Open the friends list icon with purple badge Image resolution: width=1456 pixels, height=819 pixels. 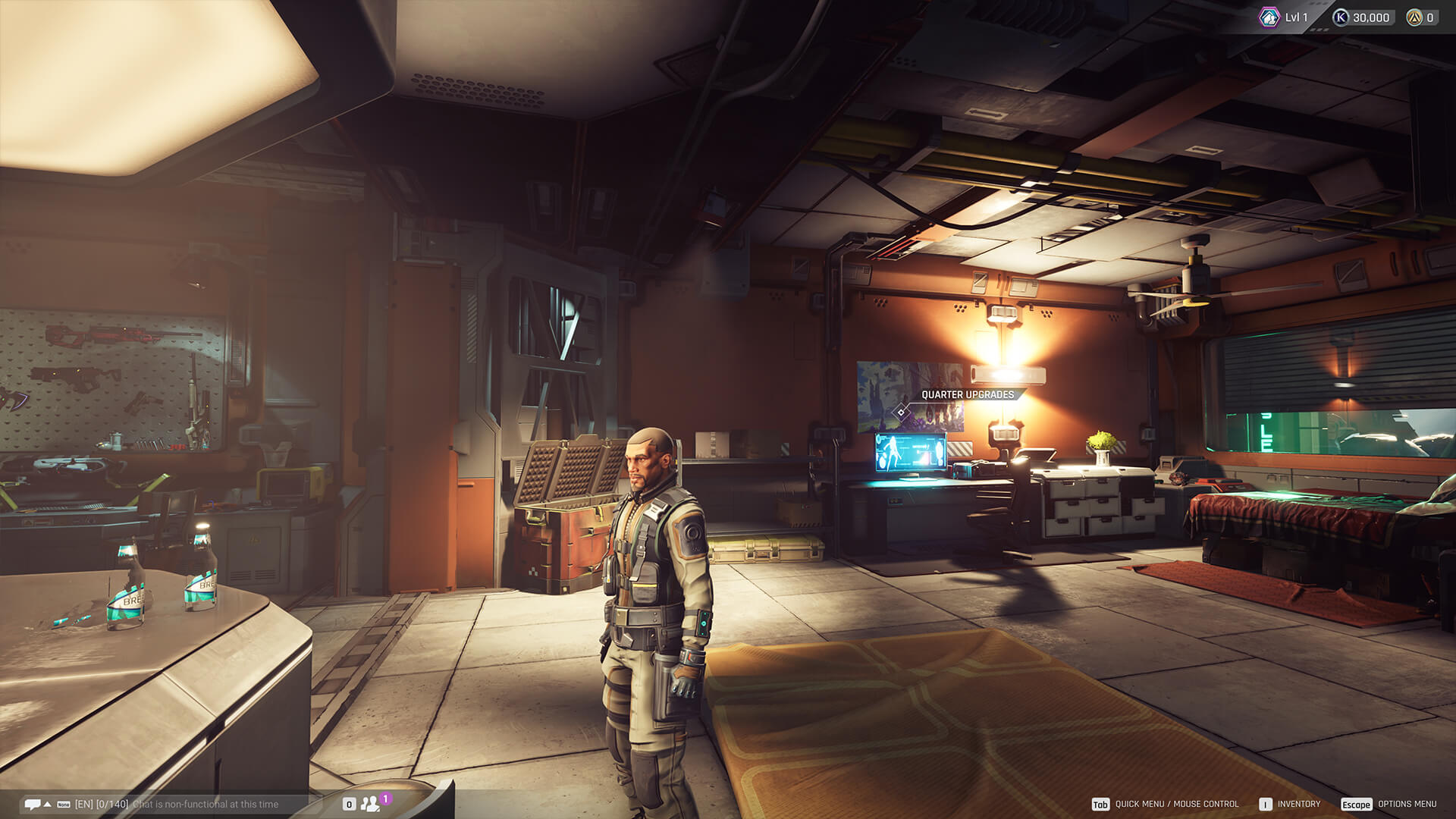pos(370,804)
